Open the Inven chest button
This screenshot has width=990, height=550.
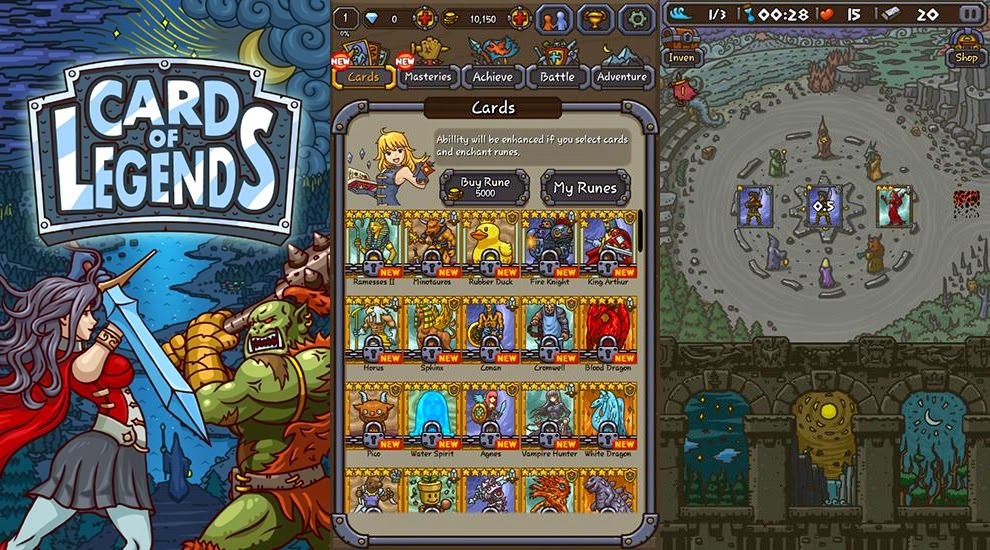pos(681,50)
